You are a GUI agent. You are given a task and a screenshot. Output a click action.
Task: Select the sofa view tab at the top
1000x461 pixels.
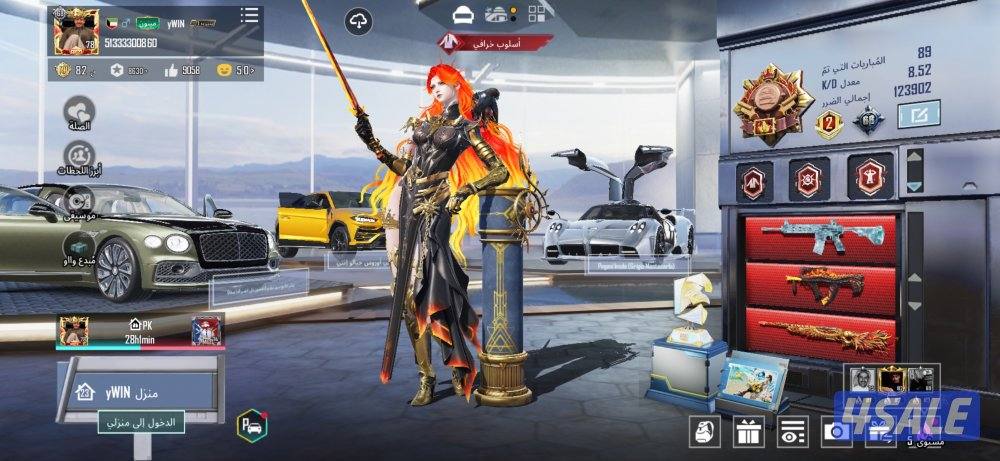pyautogui.click(x=463, y=14)
